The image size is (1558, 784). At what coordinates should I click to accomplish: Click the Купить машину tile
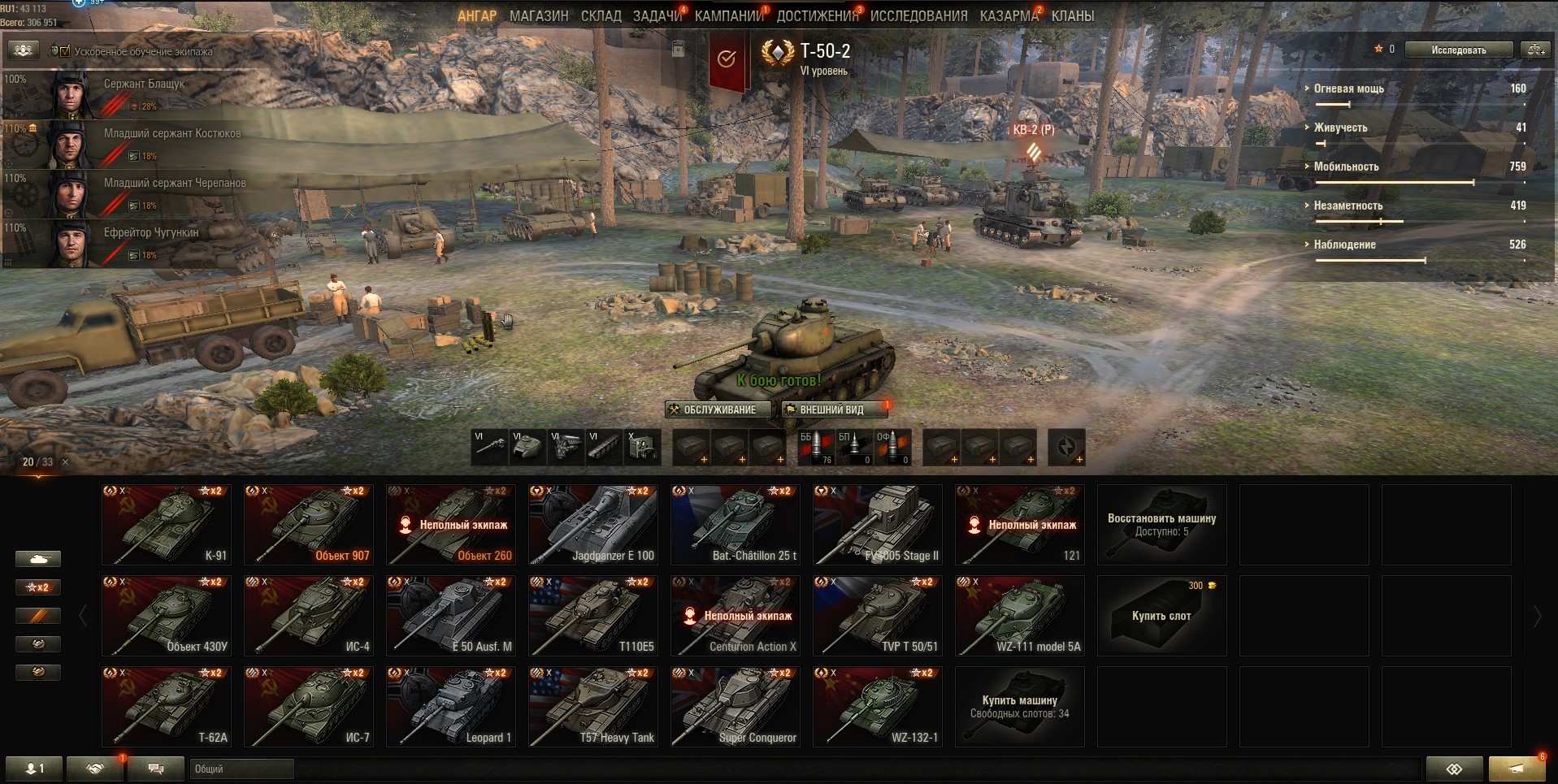point(1019,707)
